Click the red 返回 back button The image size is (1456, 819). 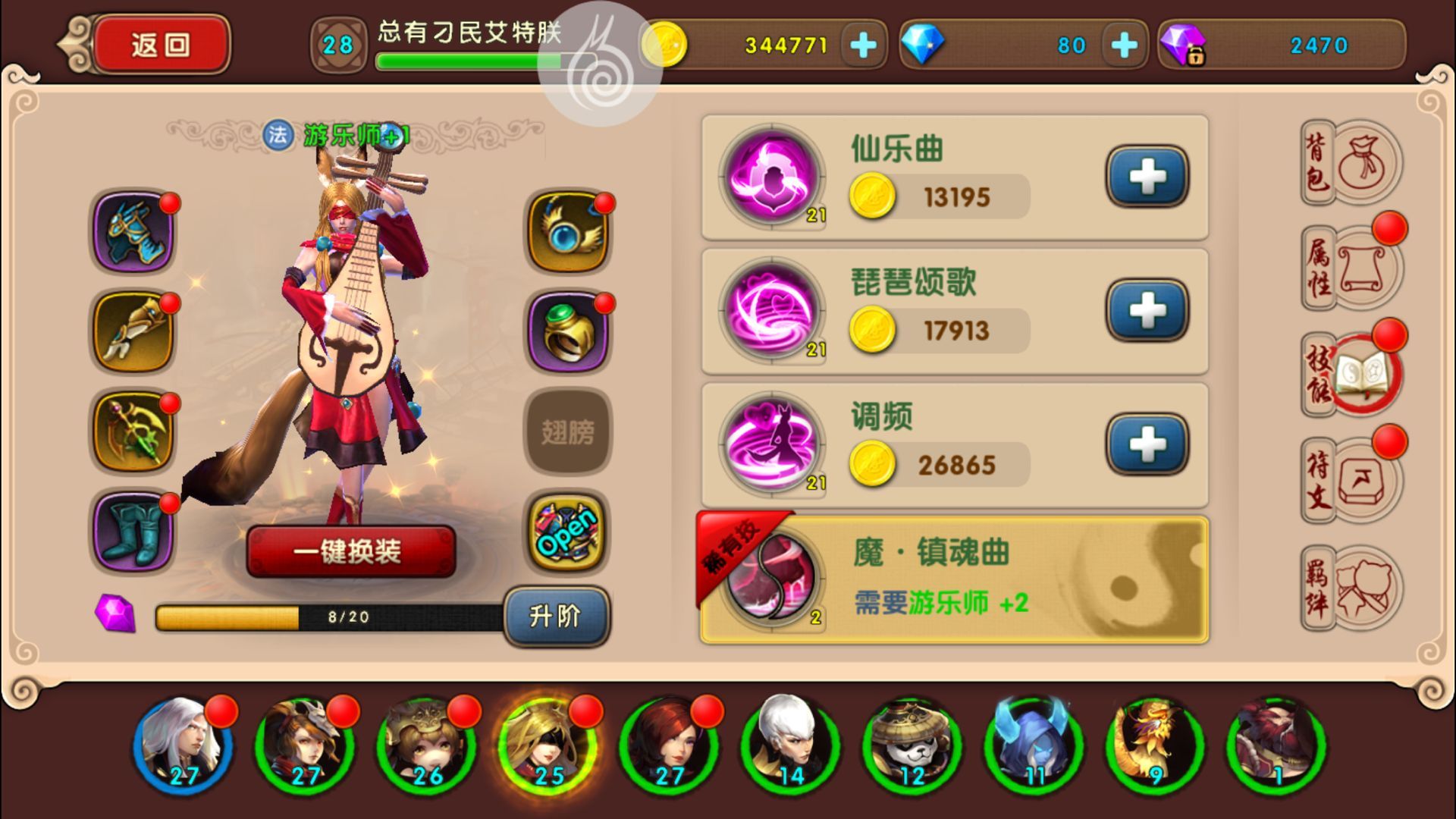[x=161, y=45]
